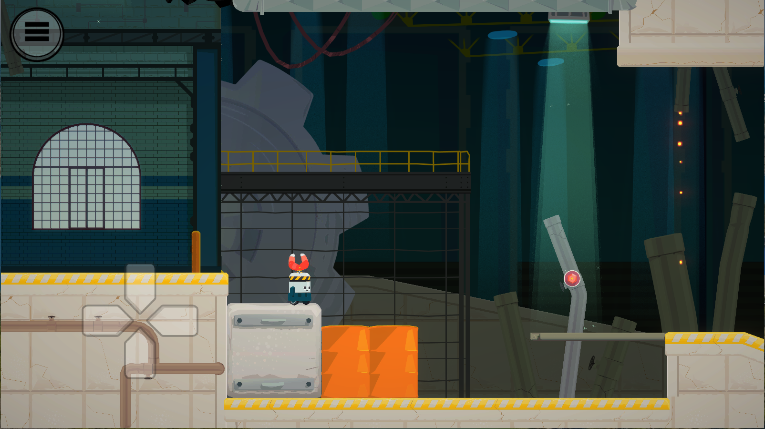The height and width of the screenshot is (429, 765).
Task: Open the hamburger pause menu
Action: coord(37,32)
